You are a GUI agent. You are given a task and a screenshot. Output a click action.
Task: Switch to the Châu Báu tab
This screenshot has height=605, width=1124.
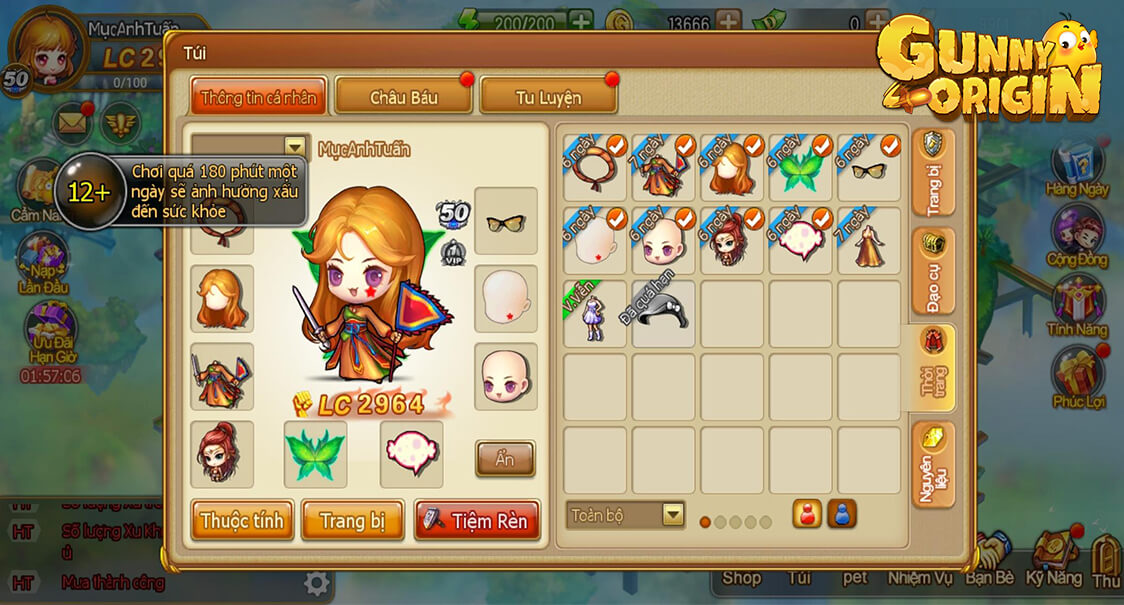[403, 97]
